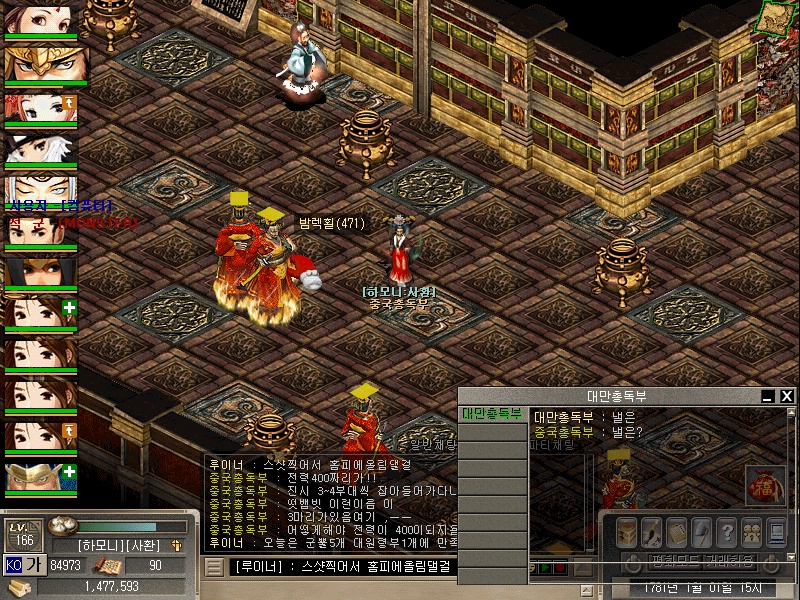Click the computer system menu icon
The image size is (800, 600).
(778, 532)
